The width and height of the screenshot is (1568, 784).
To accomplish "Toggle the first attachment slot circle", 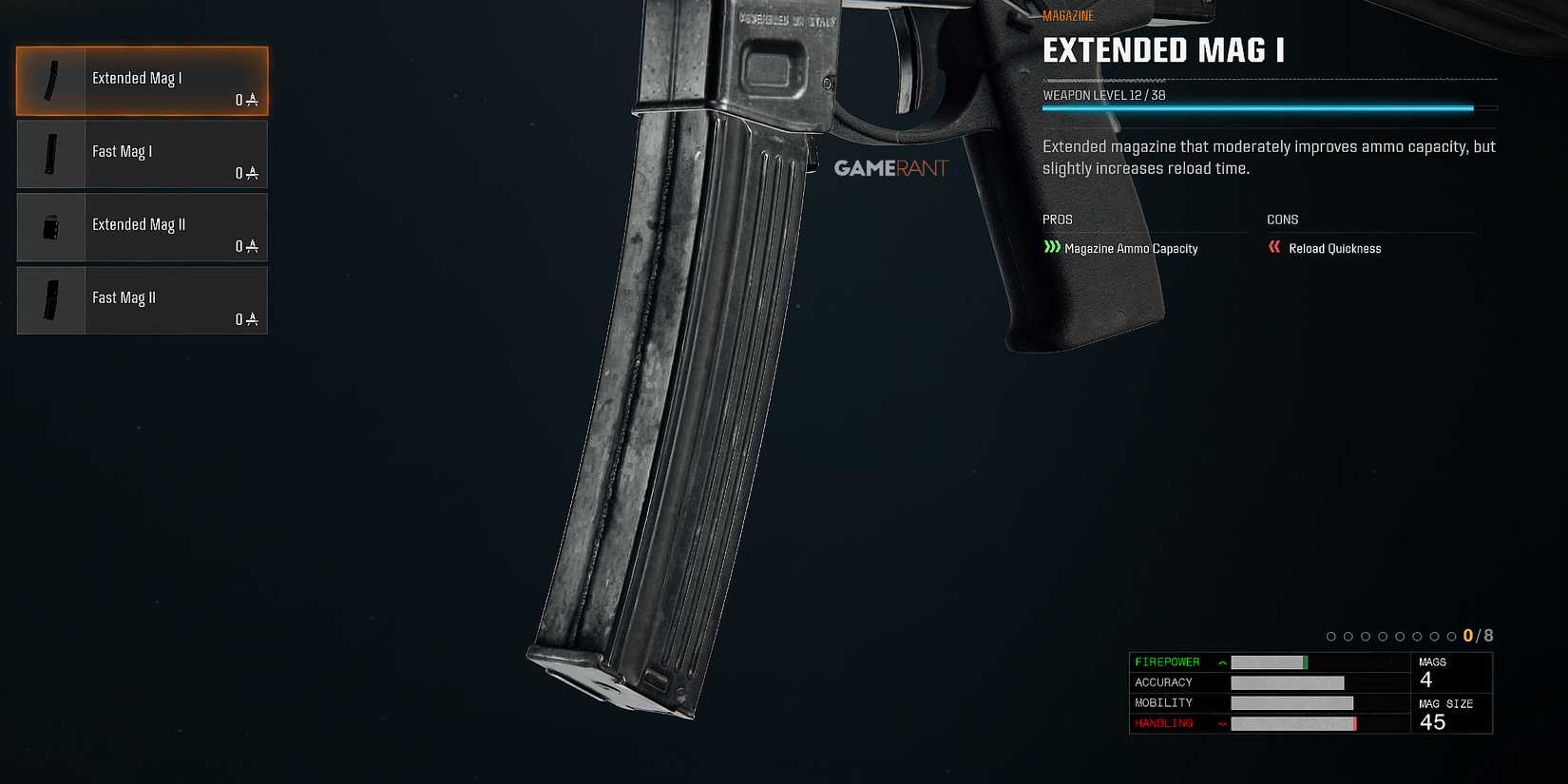I will [x=1330, y=635].
